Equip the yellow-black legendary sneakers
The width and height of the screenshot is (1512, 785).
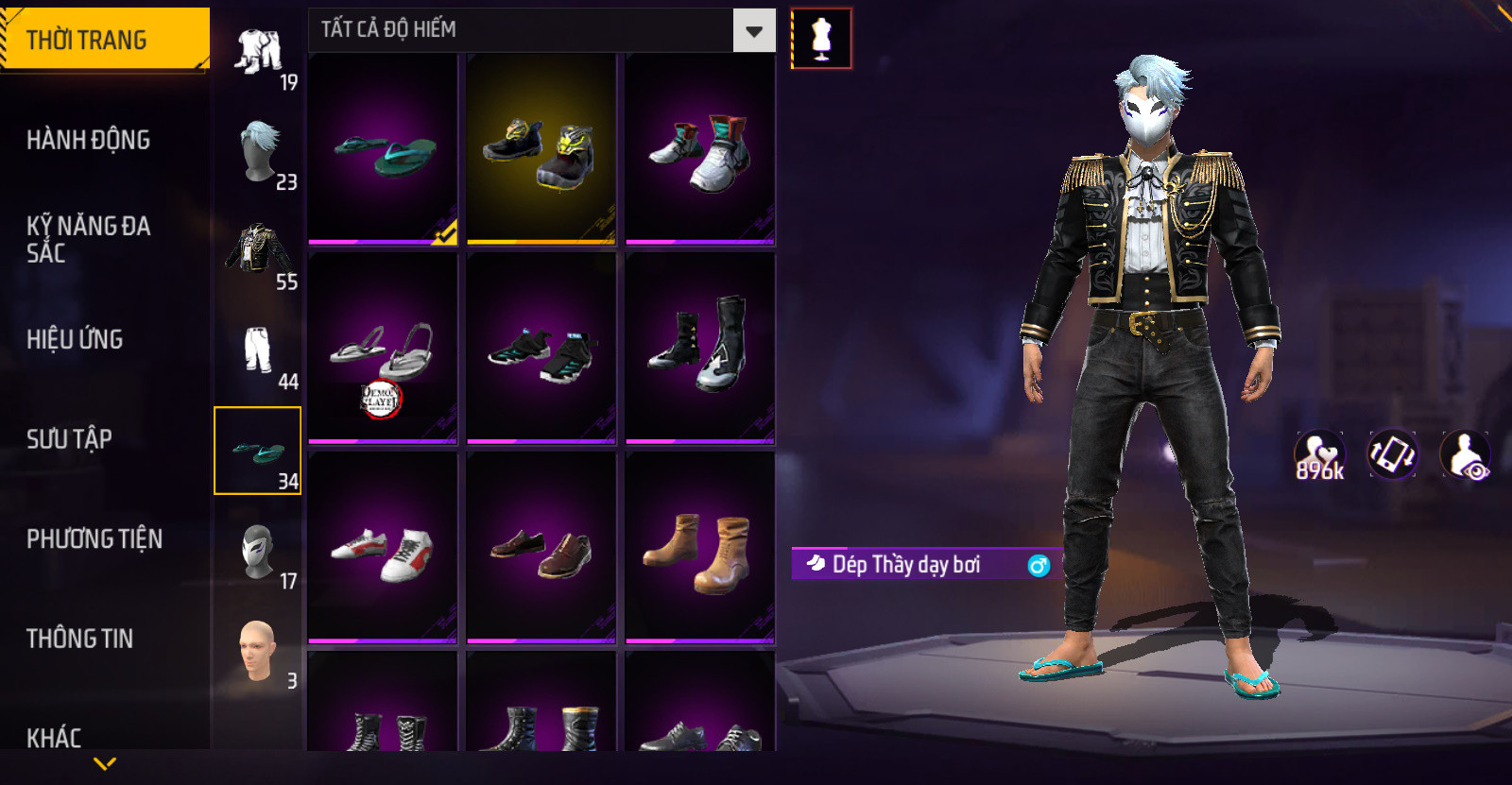(541, 149)
